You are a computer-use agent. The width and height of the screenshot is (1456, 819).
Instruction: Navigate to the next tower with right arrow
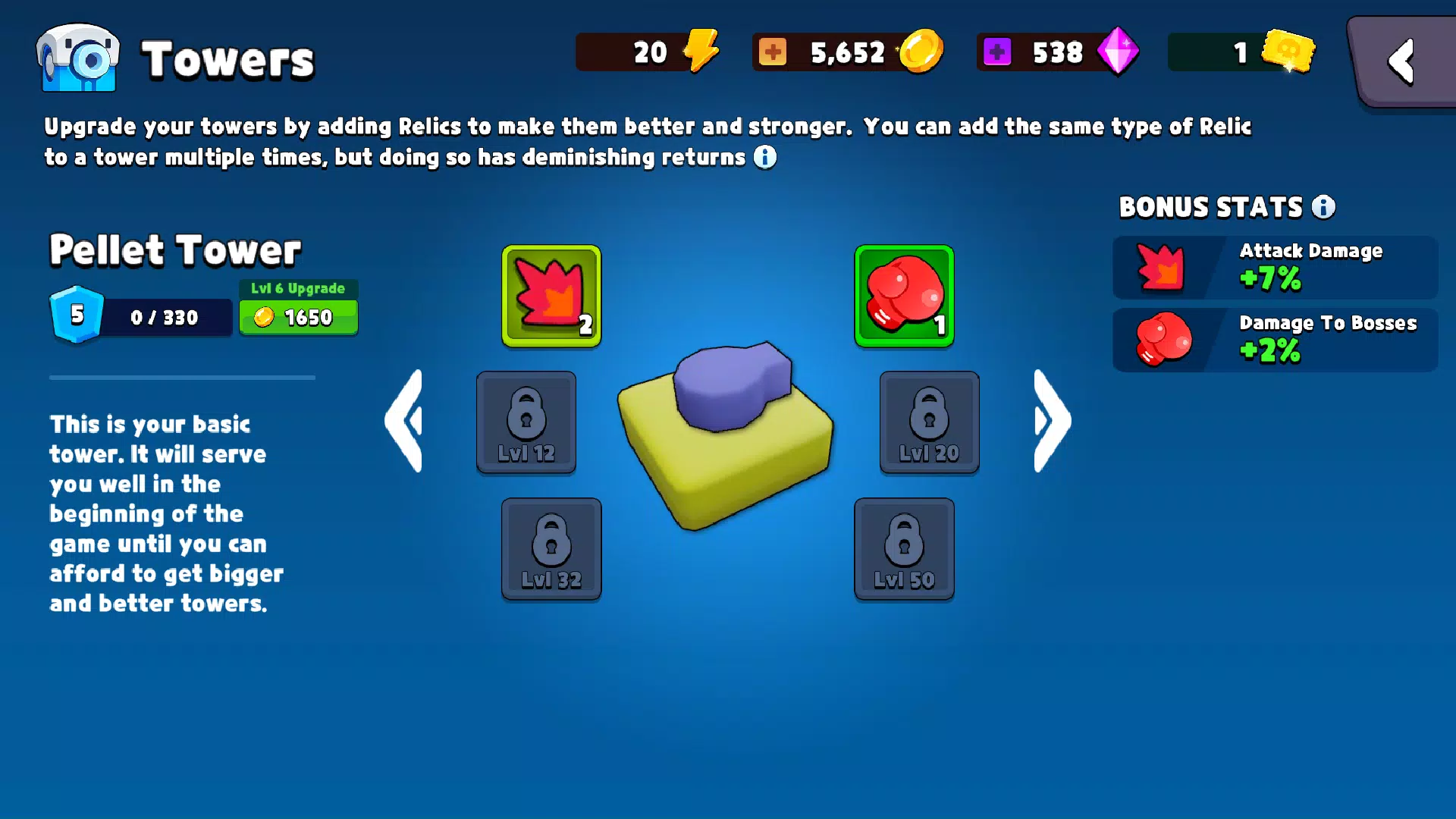pyautogui.click(x=1050, y=422)
